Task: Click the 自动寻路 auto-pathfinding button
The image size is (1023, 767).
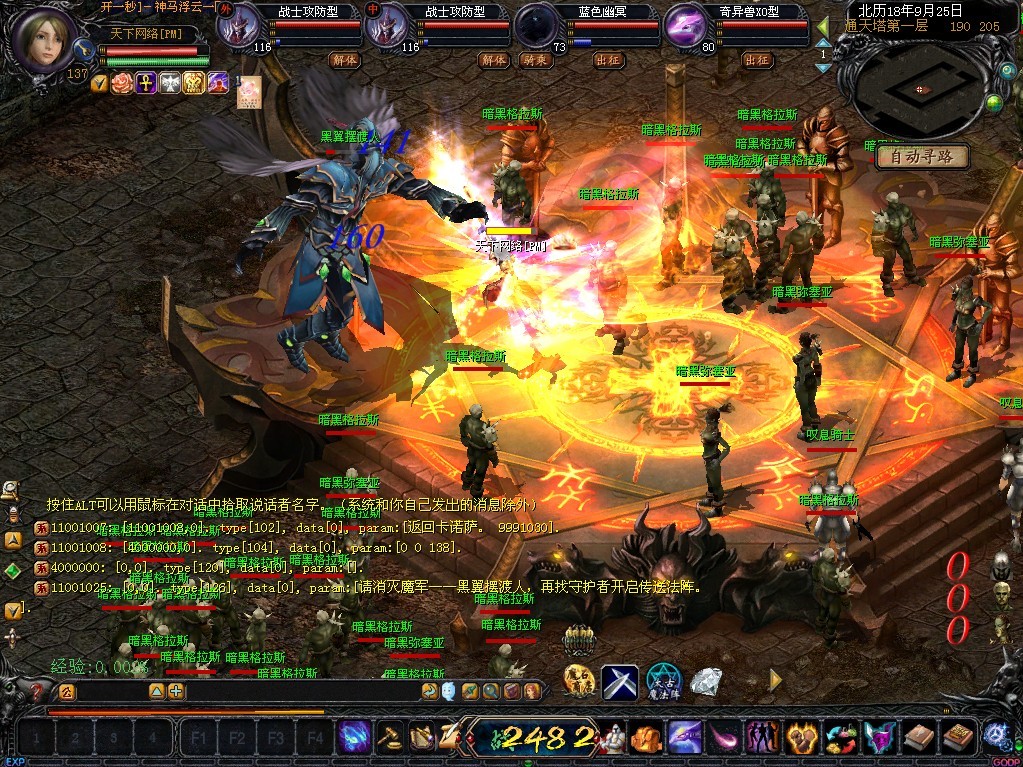Action: (921, 157)
